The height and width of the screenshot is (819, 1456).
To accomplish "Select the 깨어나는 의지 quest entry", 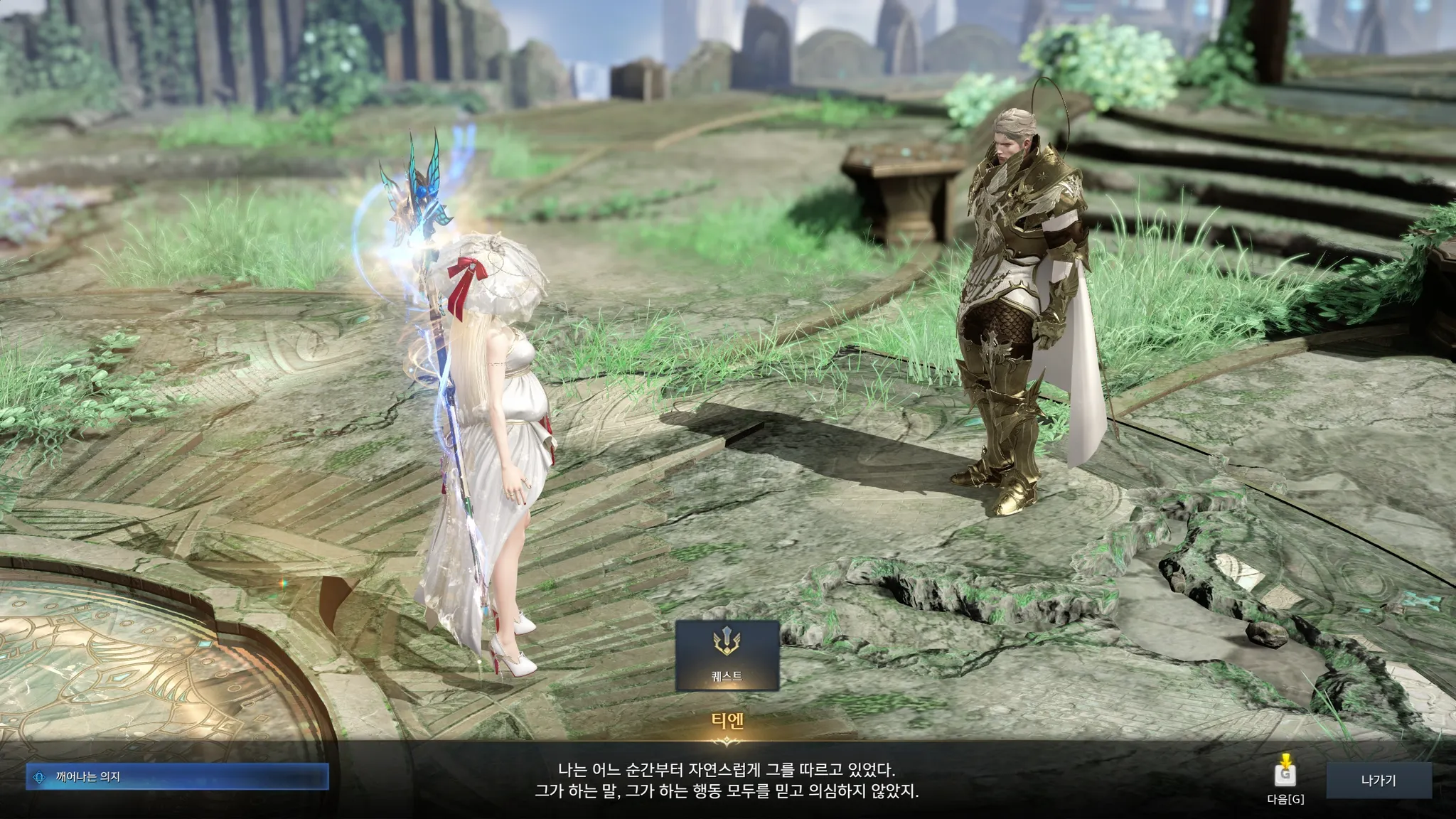I will point(178,777).
